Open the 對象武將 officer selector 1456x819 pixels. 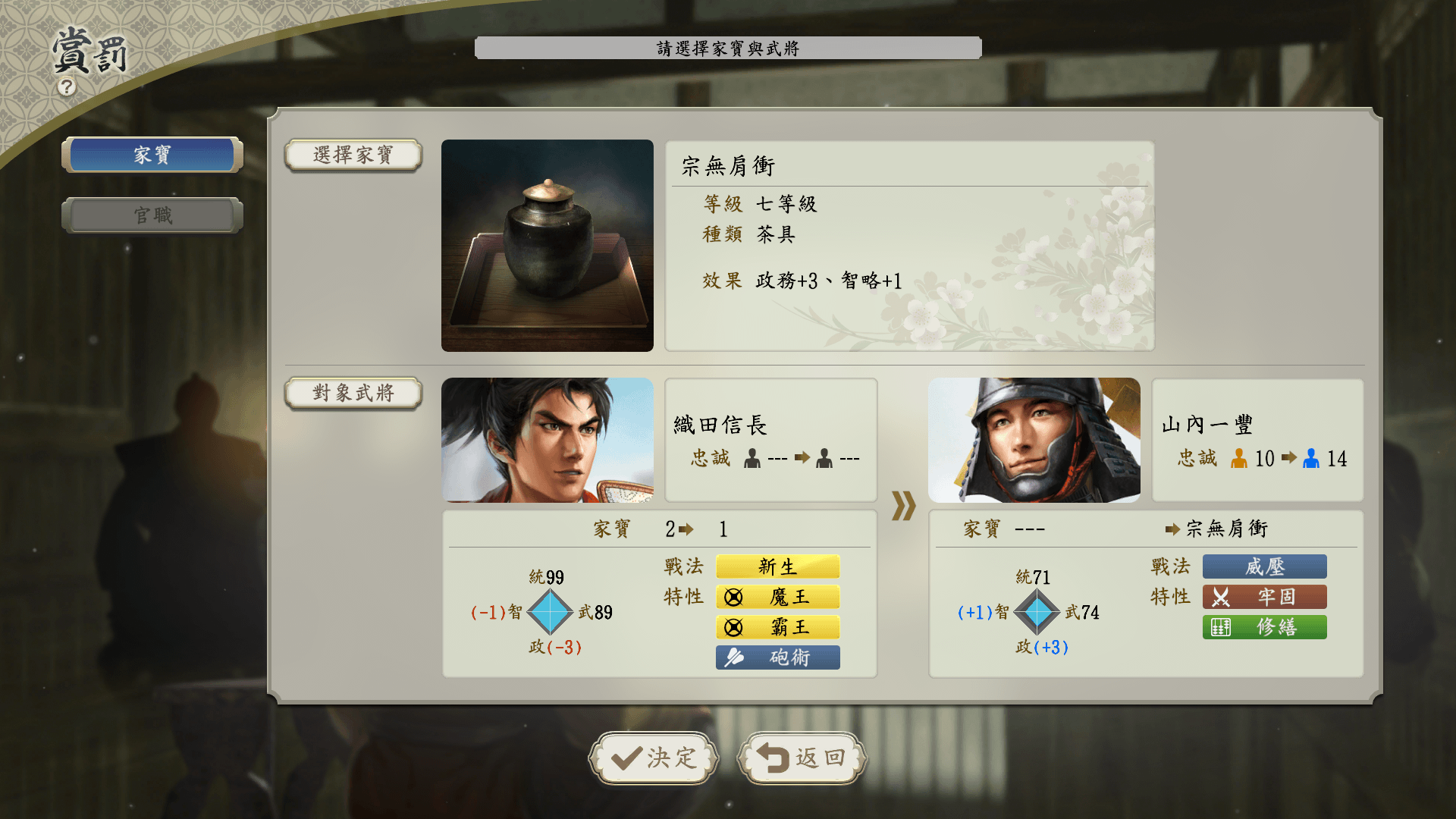click(353, 393)
